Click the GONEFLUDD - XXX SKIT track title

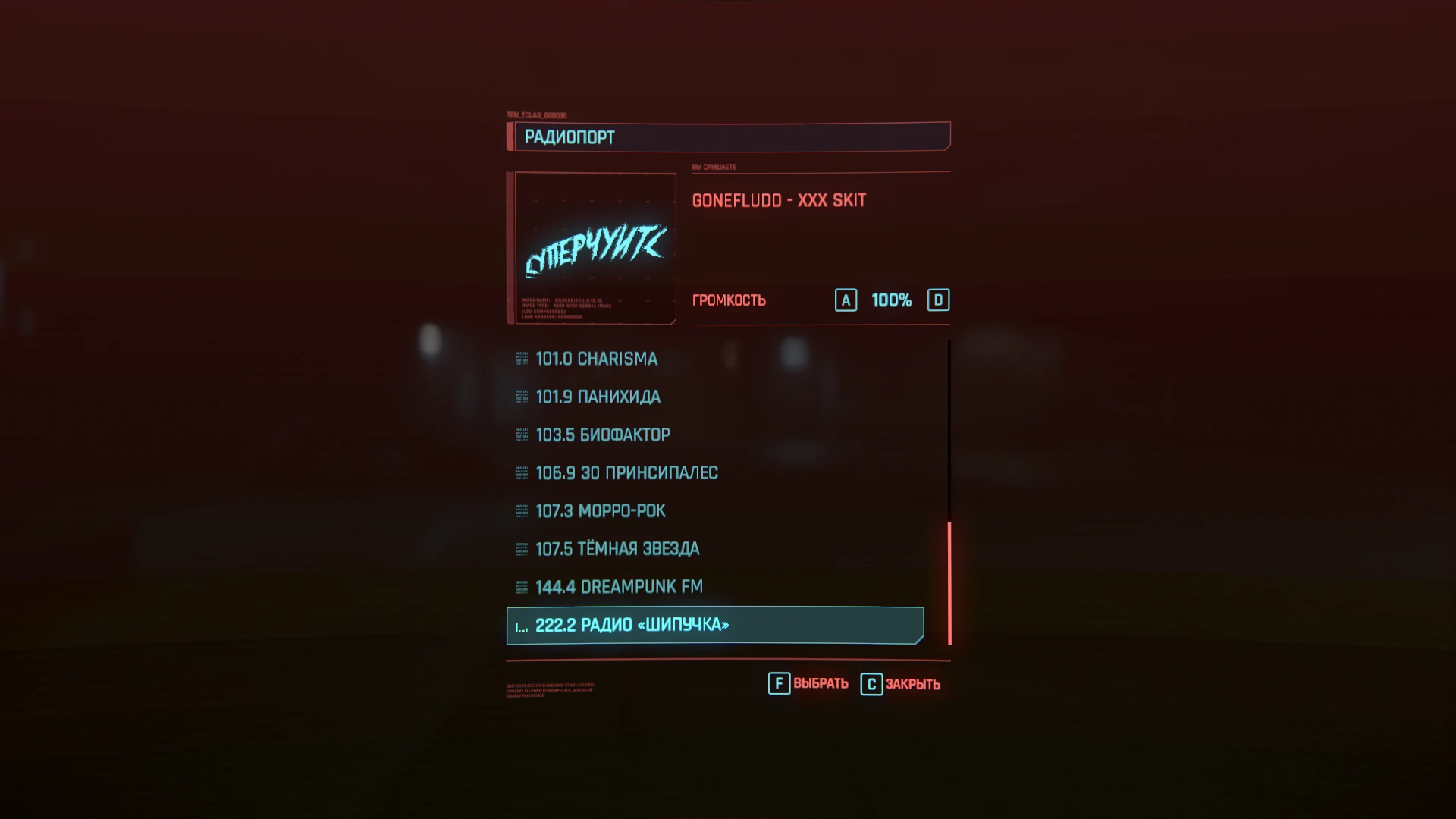pos(779,199)
